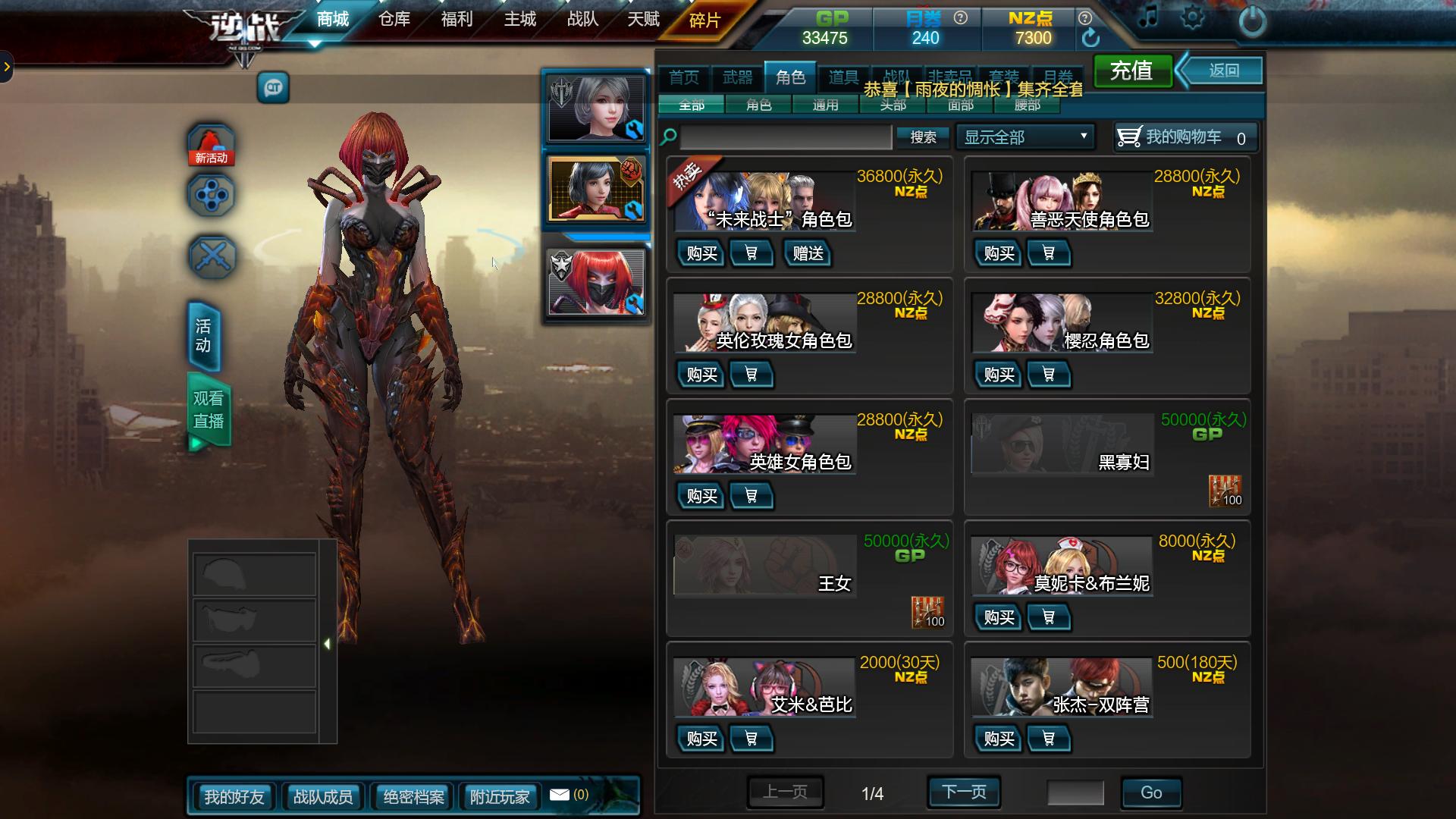Confirm page jump with Go button
1456x819 pixels.
[x=1150, y=792]
